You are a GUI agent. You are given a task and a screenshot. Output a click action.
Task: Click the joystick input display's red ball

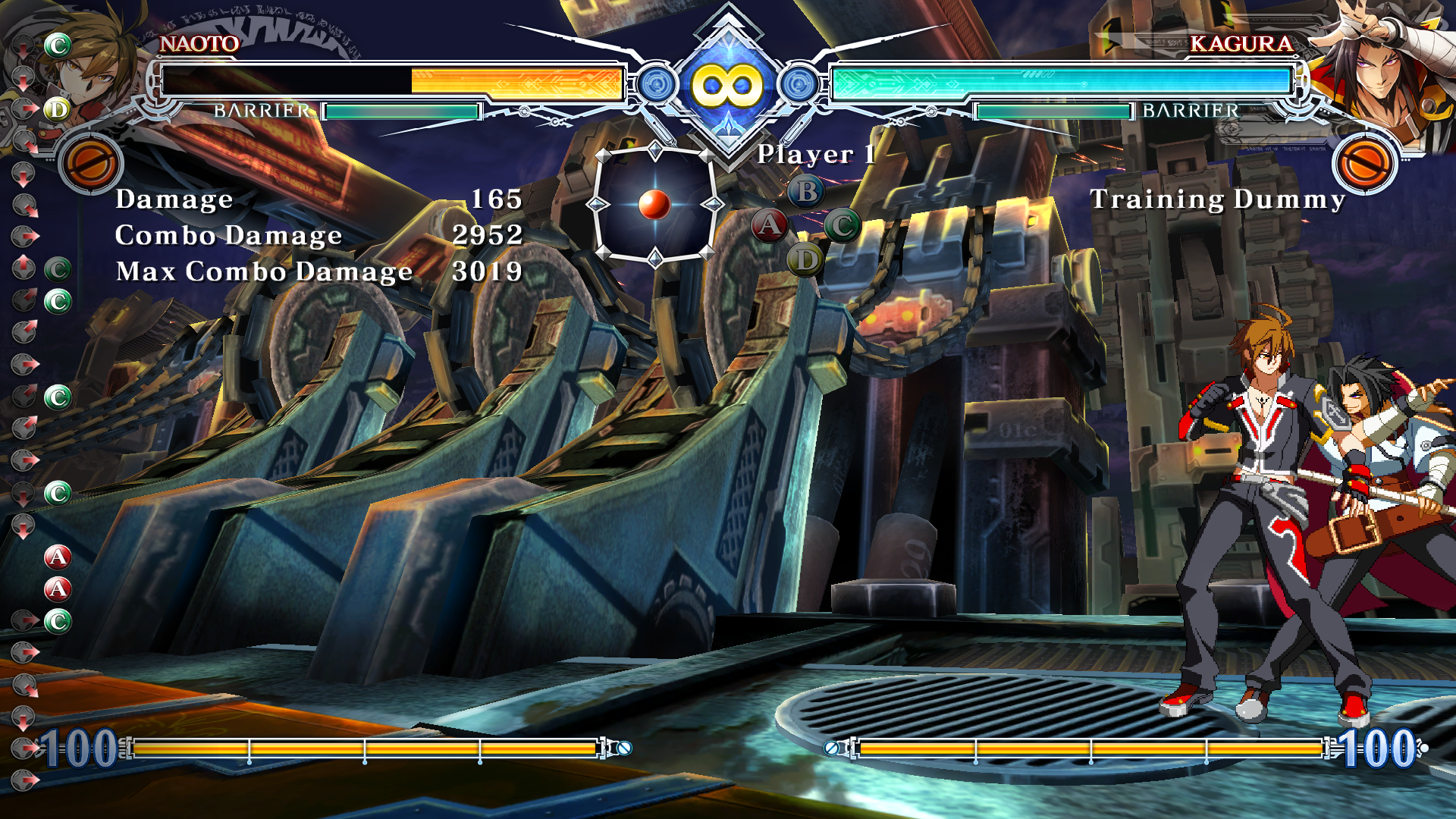(x=654, y=204)
